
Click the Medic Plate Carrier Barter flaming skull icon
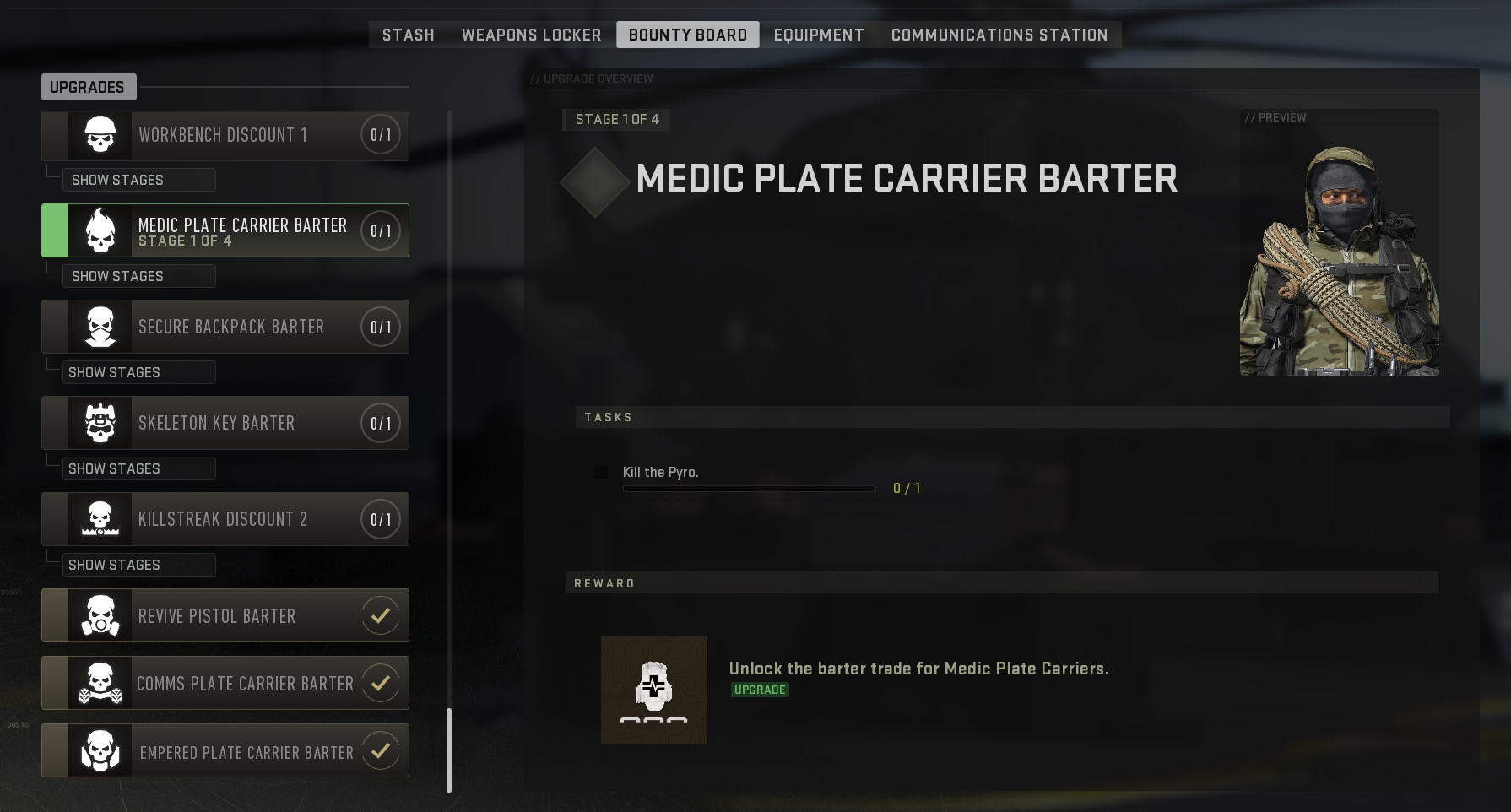[x=99, y=230]
